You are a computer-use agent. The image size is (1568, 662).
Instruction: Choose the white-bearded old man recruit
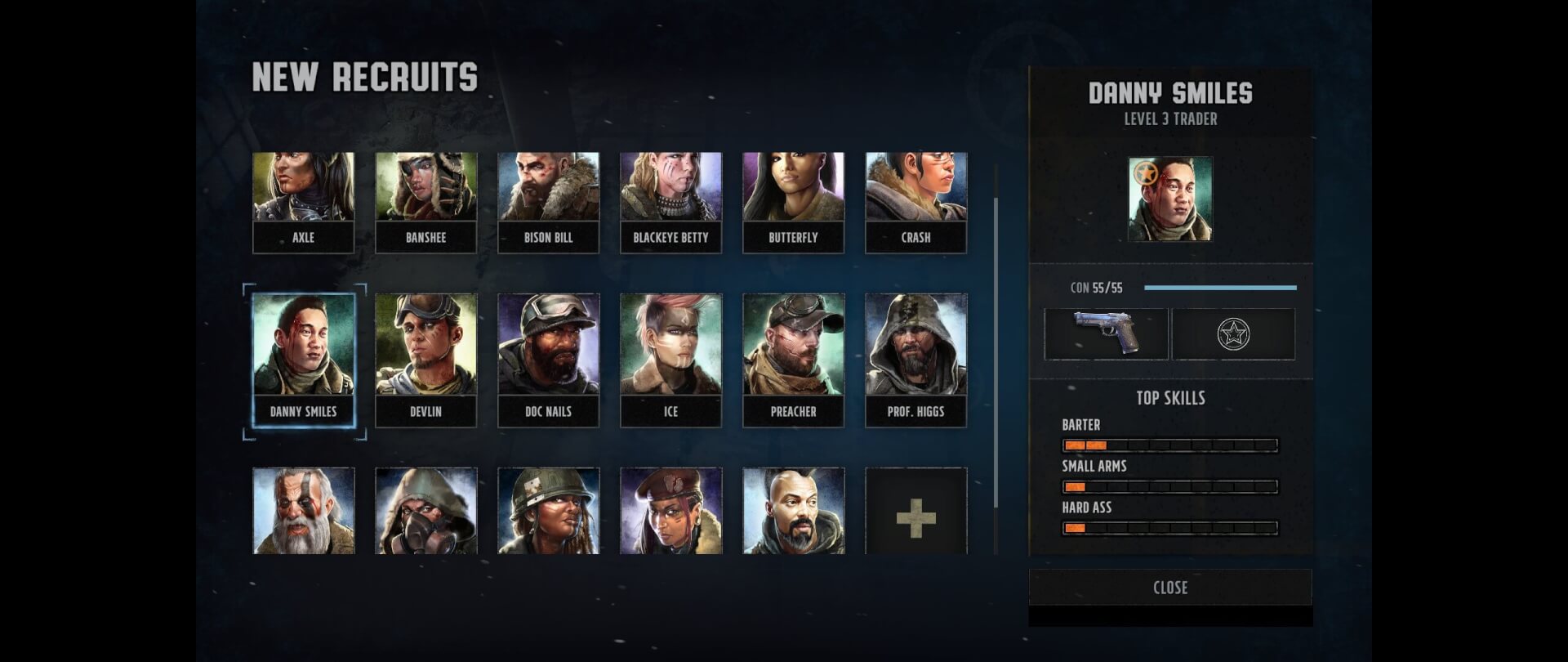pyautogui.click(x=303, y=512)
